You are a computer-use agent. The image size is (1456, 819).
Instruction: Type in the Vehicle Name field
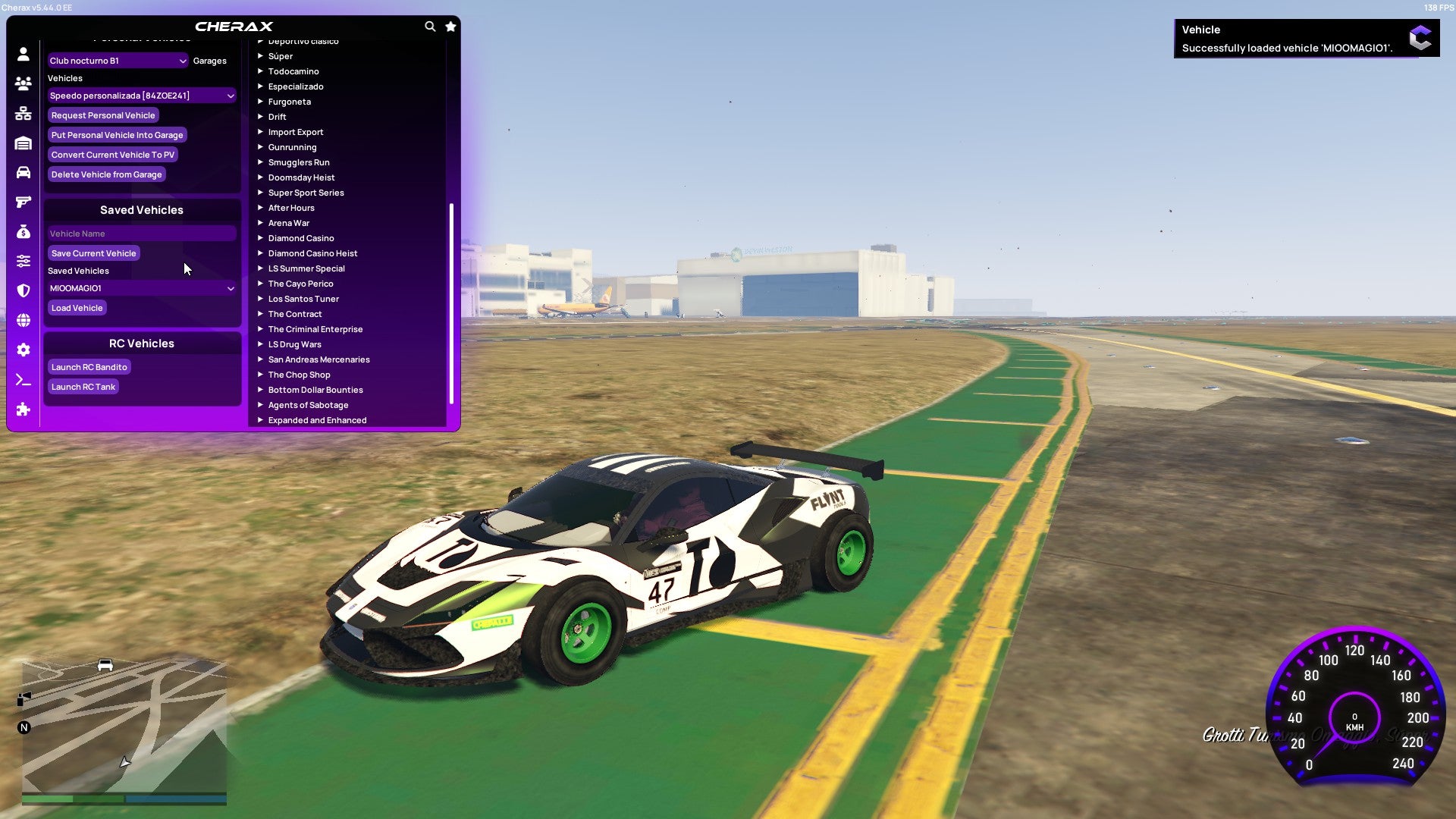(x=141, y=233)
